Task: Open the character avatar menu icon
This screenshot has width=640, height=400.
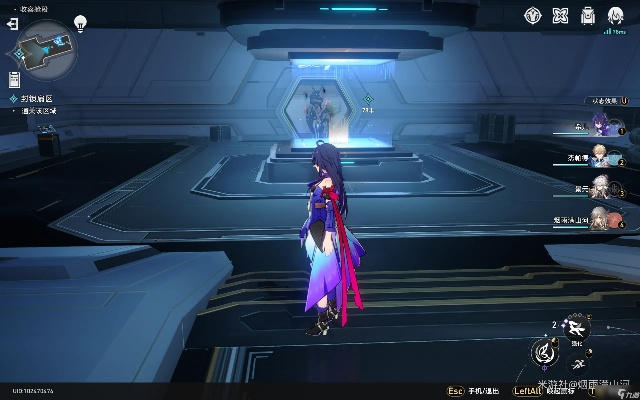Action: [x=617, y=15]
